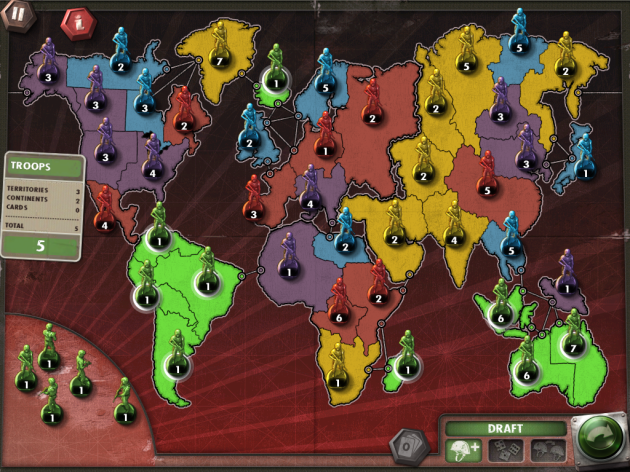Open the red info button

(x=75, y=21)
